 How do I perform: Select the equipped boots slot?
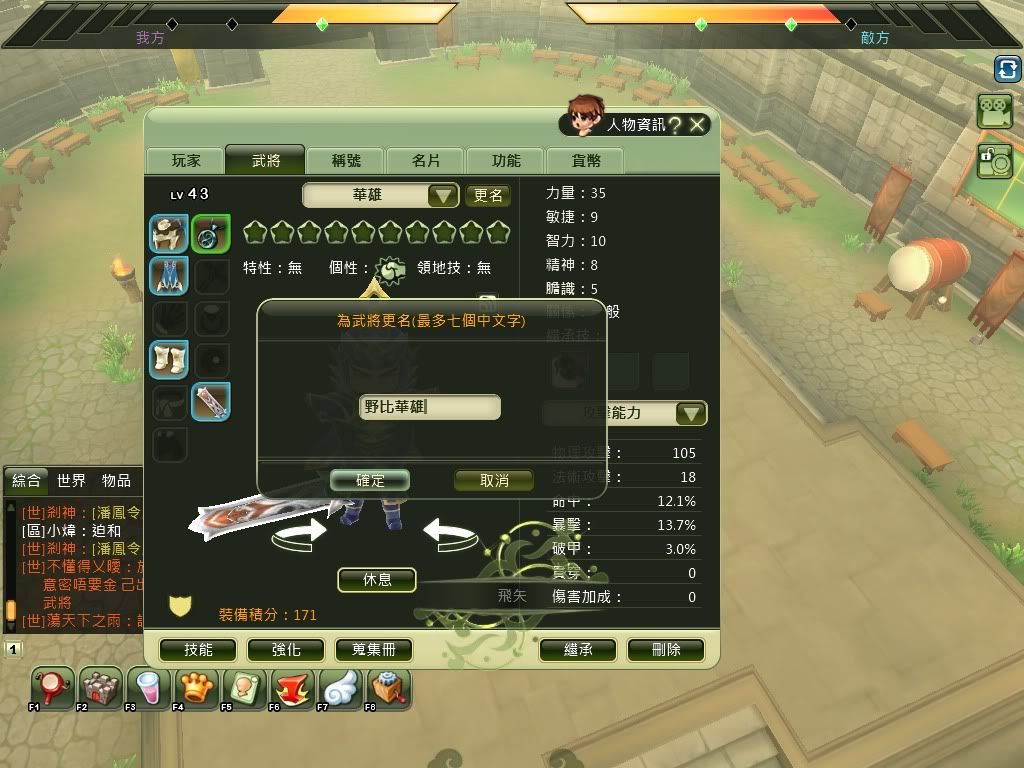(x=169, y=359)
